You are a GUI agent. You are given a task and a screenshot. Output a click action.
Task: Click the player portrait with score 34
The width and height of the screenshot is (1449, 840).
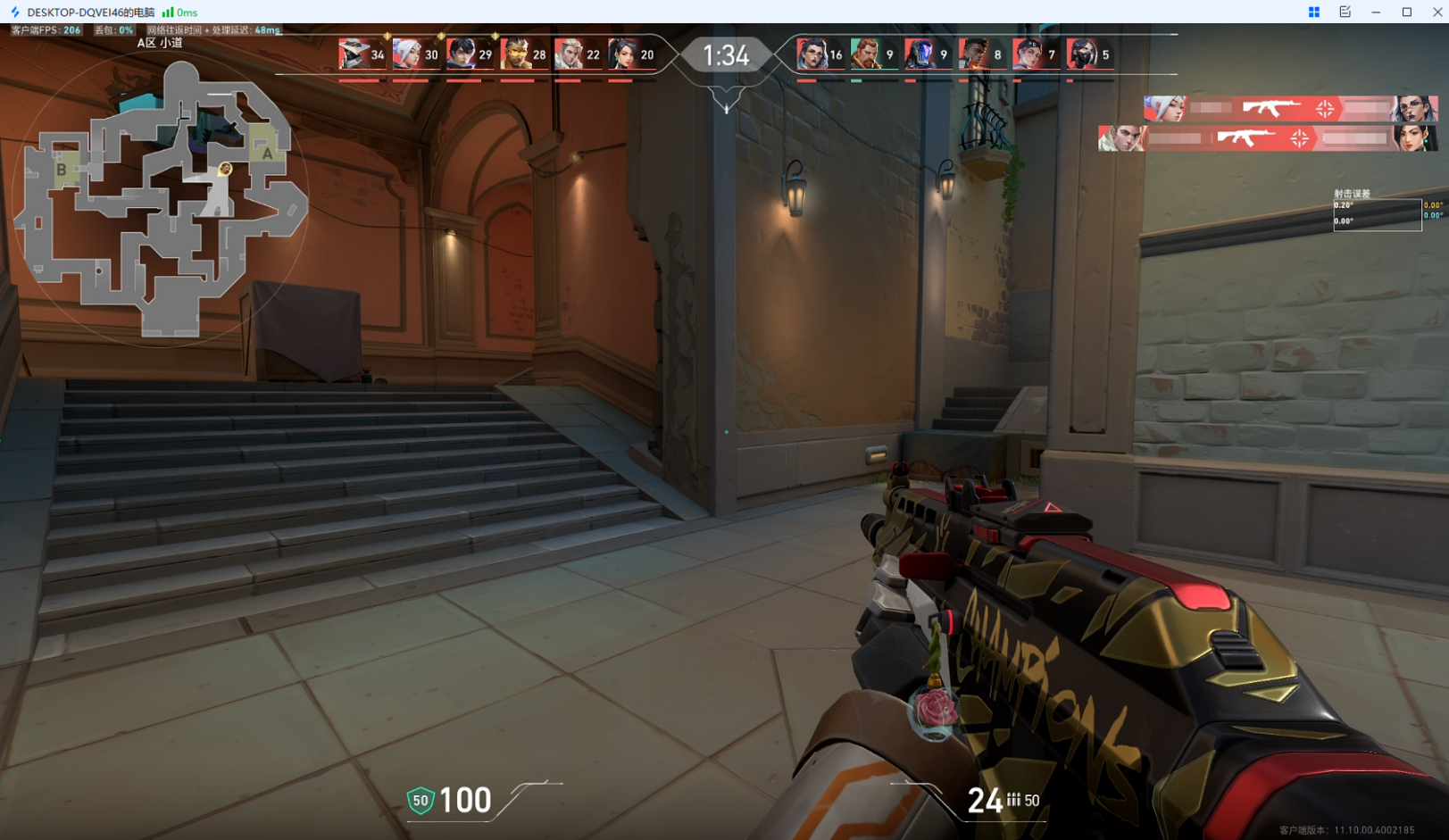pyautogui.click(x=354, y=54)
